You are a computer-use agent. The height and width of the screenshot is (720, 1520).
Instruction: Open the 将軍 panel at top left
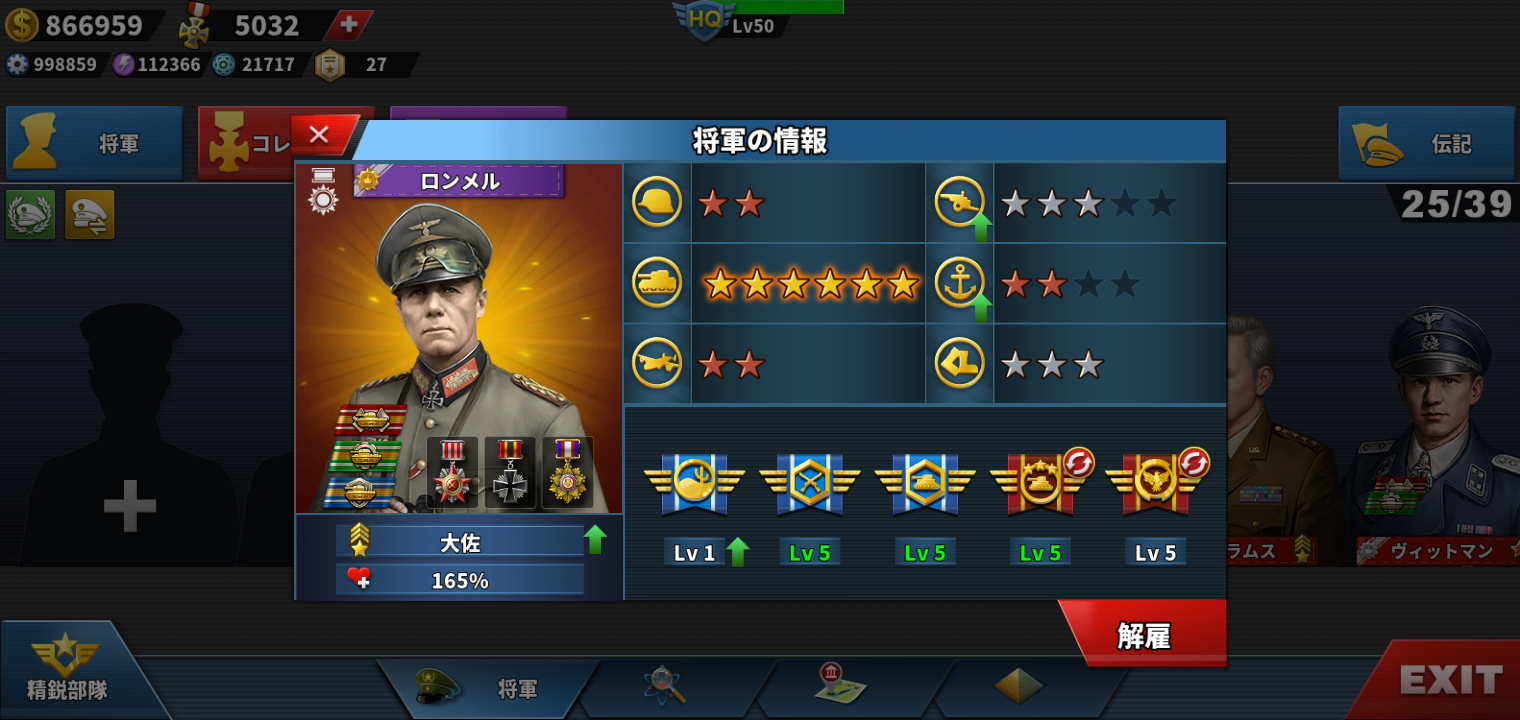[94, 144]
